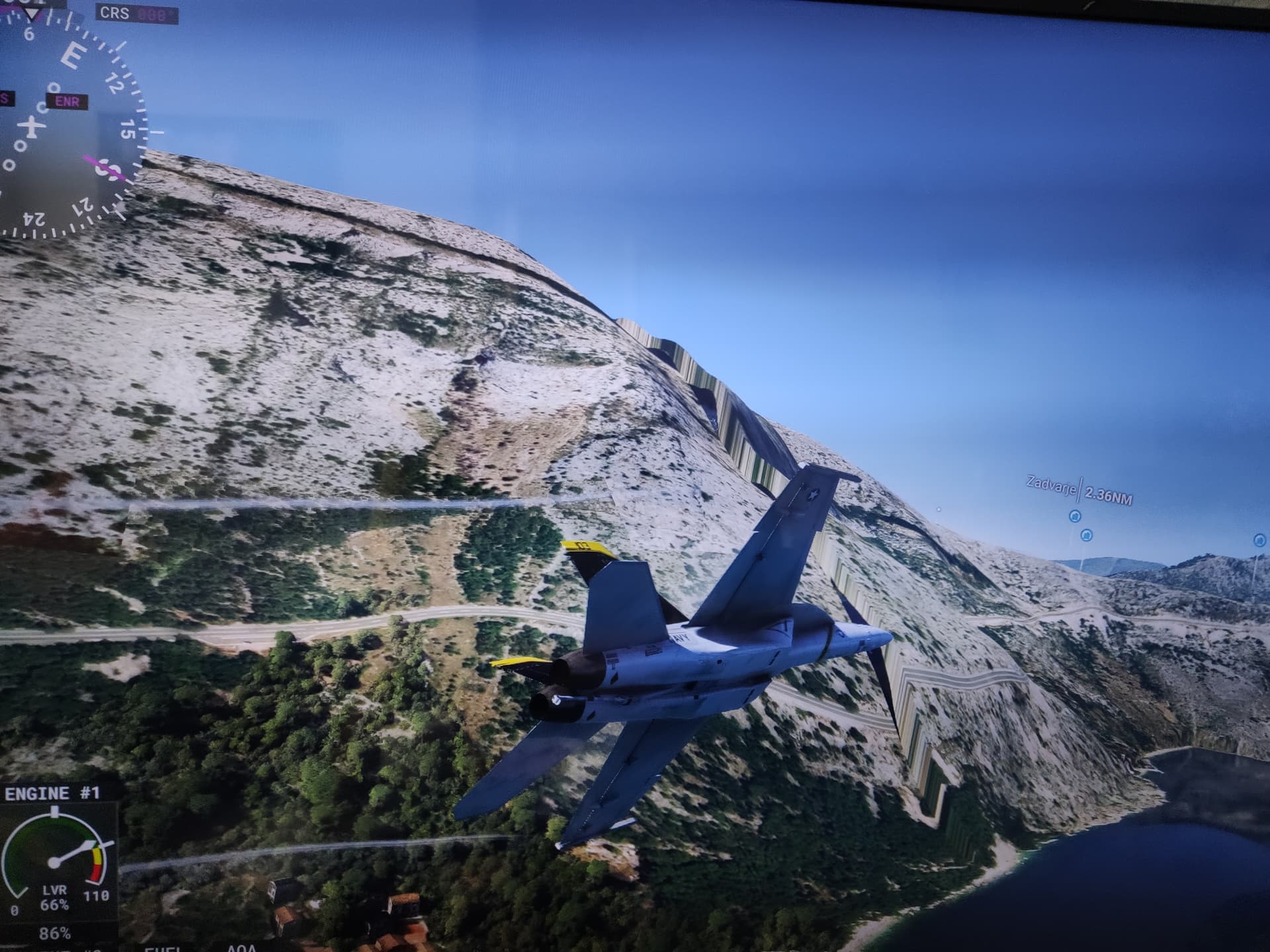Toggle the ENR navigation mode indicator

[x=67, y=102]
